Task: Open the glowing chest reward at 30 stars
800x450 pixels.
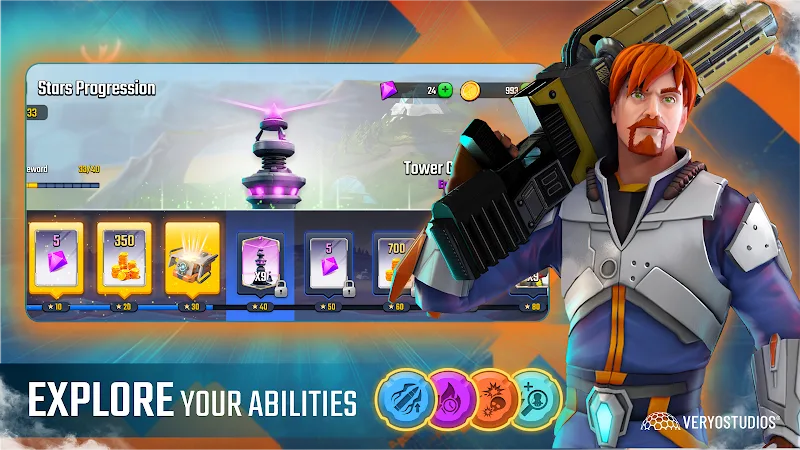Action: [x=192, y=257]
